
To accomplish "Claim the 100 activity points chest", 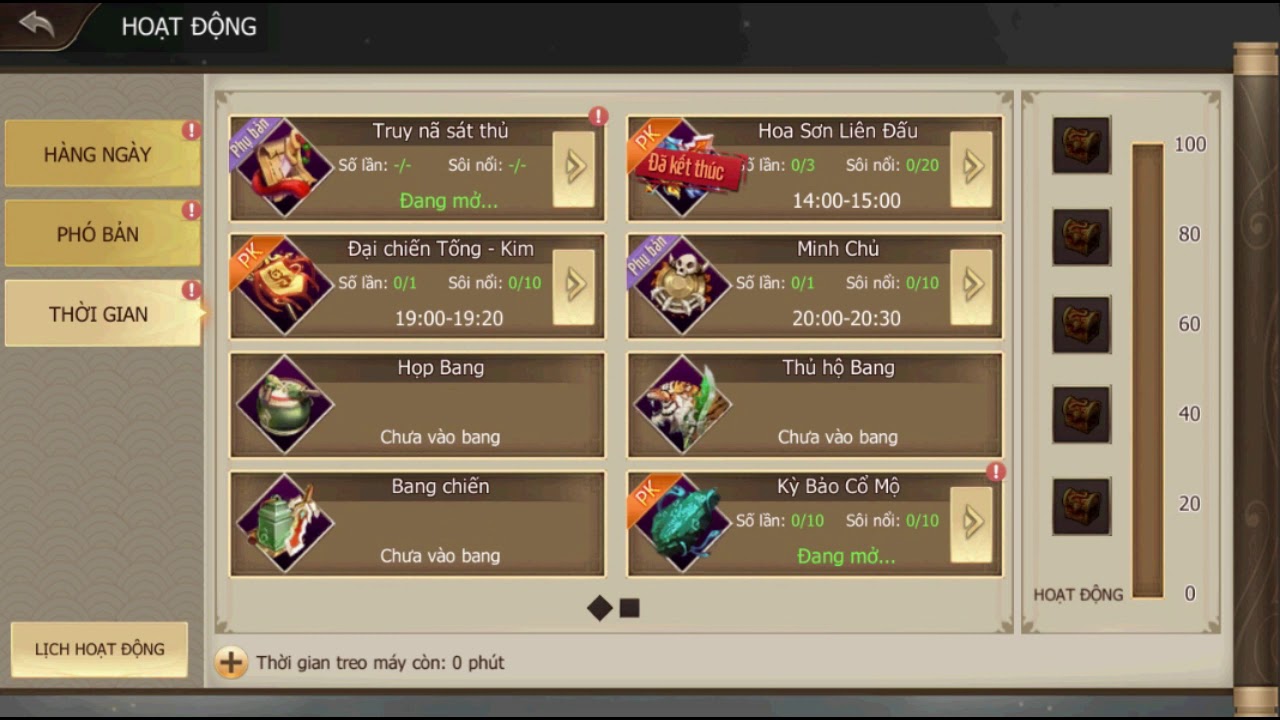I will (x=1081, y=146).
